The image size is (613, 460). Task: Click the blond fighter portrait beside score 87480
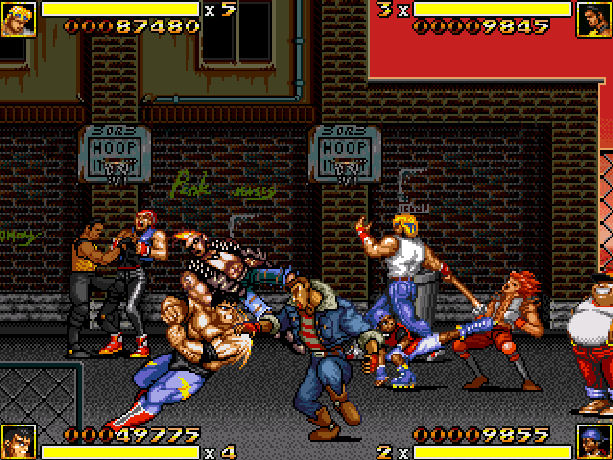(x=16, y=18)
